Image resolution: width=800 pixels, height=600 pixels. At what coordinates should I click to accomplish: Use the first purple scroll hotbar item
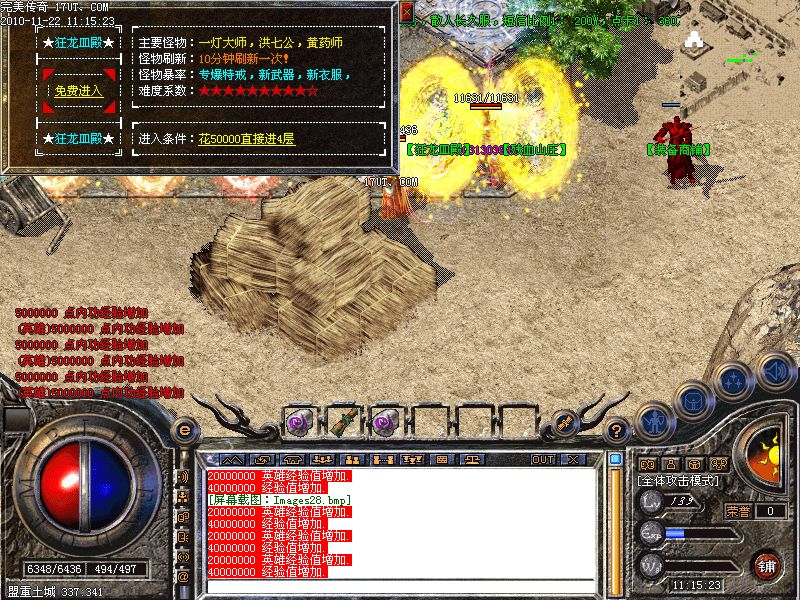click(299, 421)
